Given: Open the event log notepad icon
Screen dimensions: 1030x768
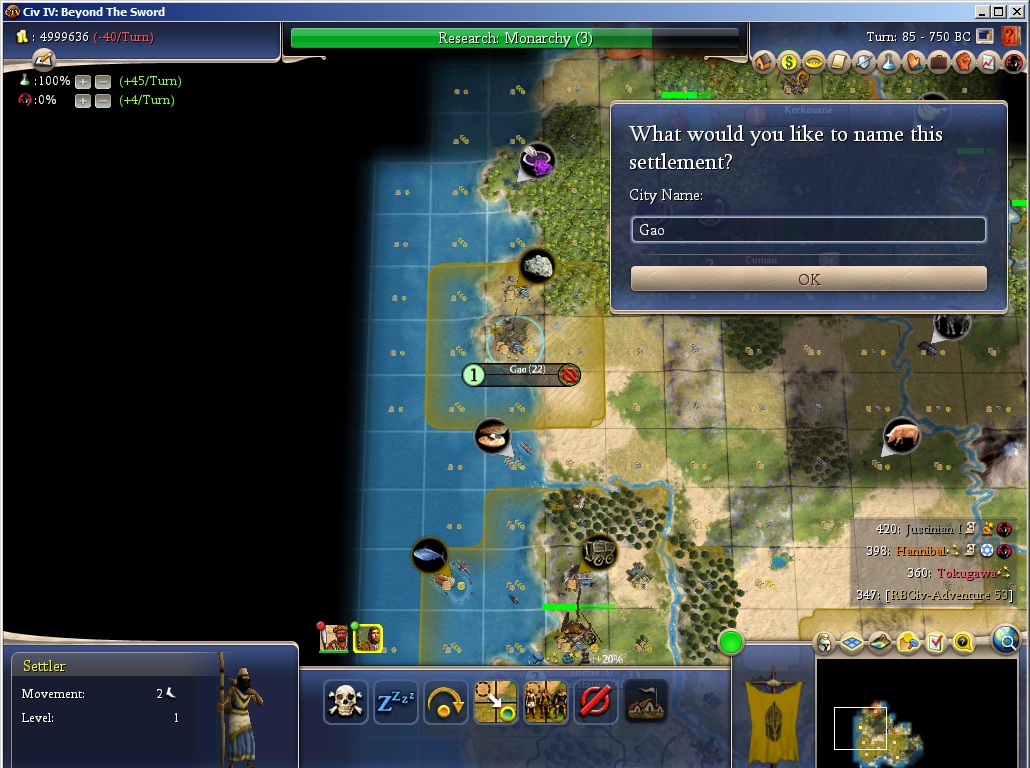Looking at the screenshot, I should tap(43, 60).
